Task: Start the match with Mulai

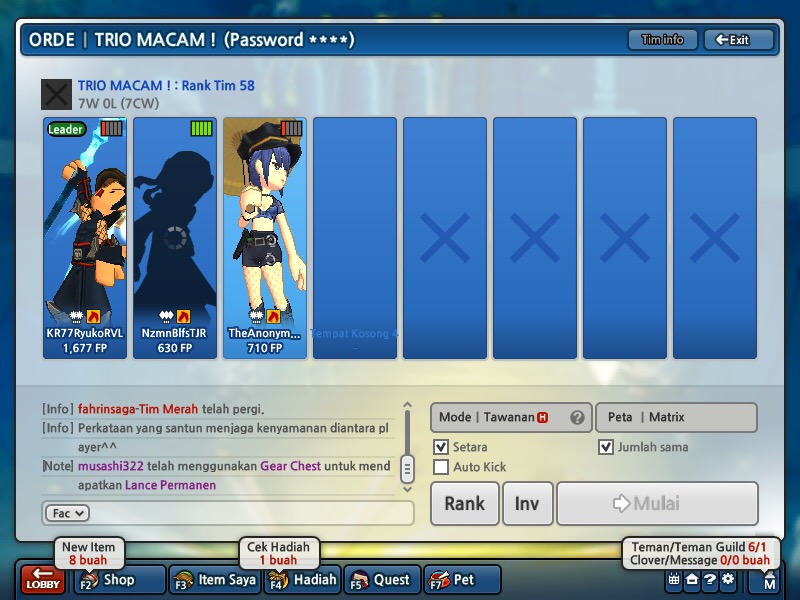Action: 656,503
